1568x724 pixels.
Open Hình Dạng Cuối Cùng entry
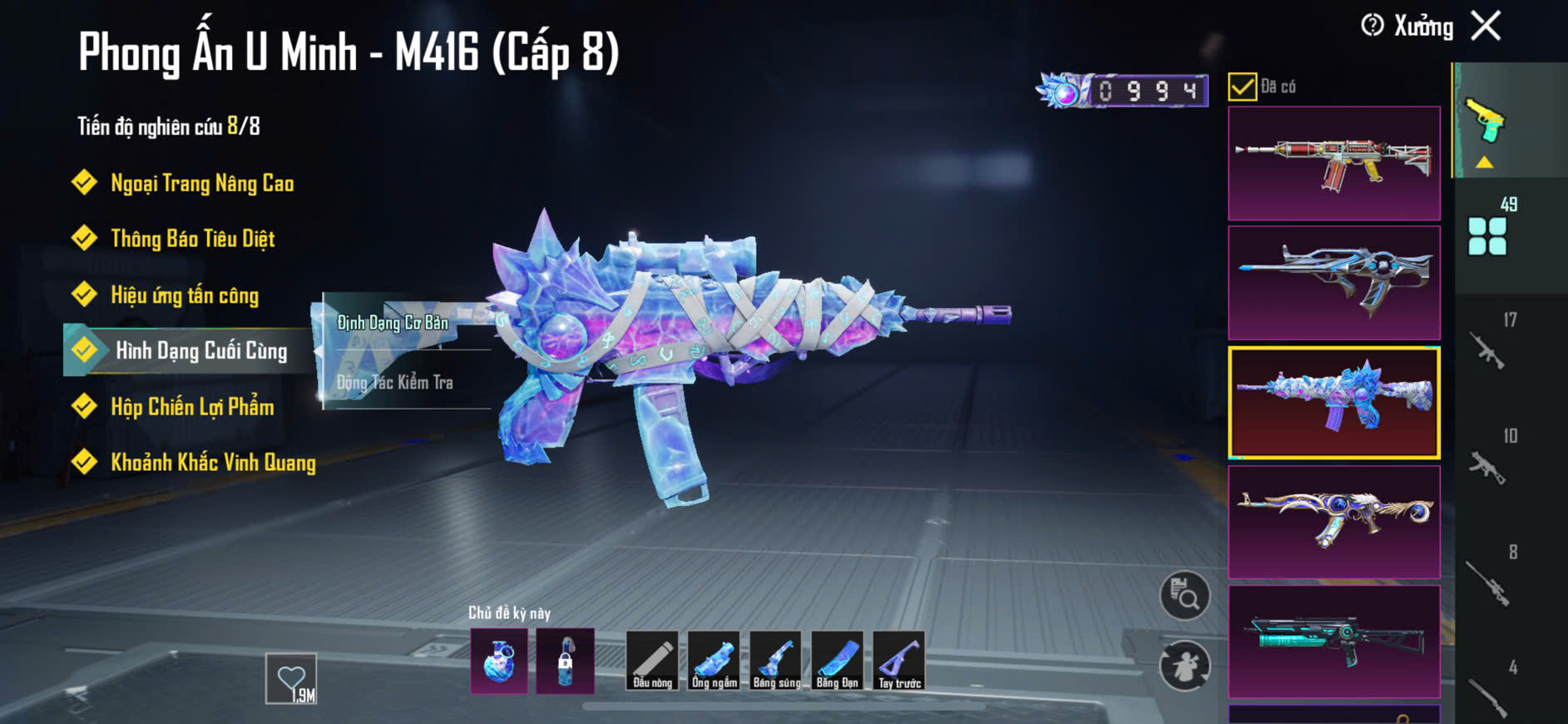point(200,350)
